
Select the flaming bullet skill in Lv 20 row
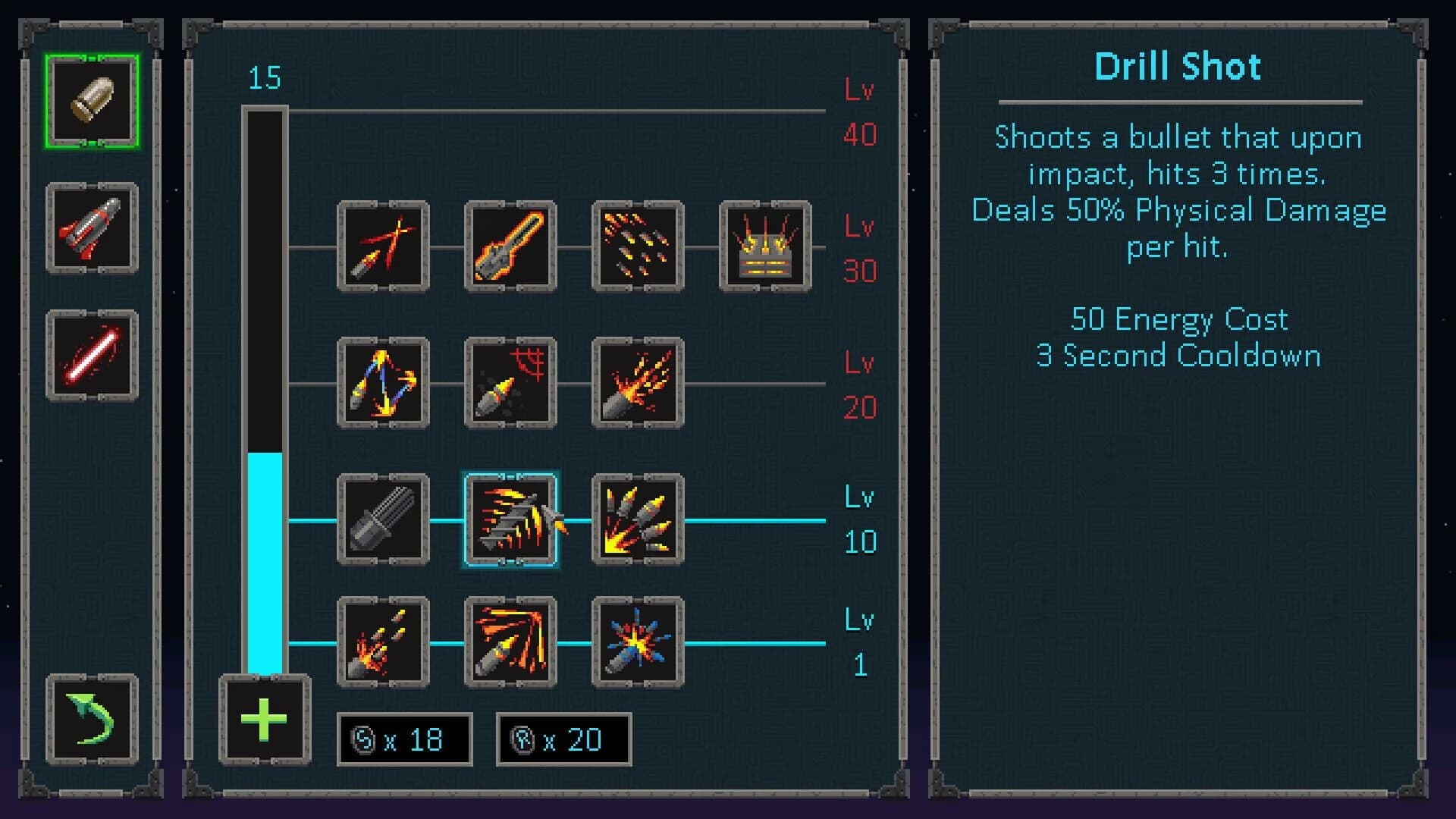click(638, 384)
